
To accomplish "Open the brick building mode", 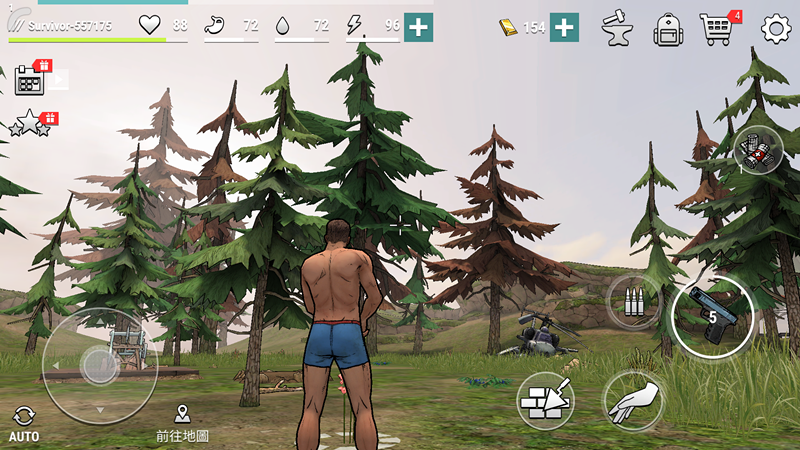I will tap(546, 400).
